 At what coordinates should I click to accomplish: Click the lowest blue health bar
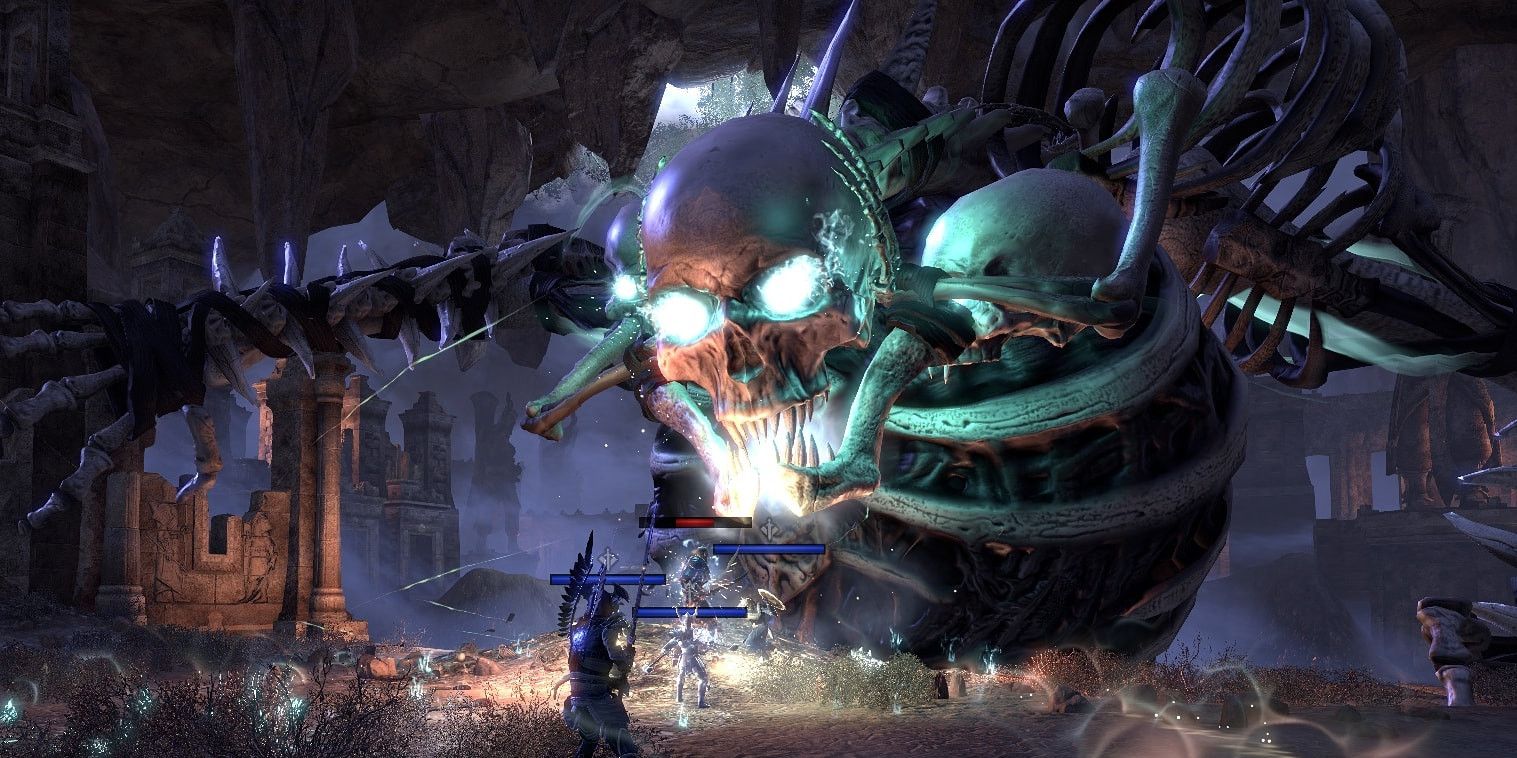pos(692,611)
